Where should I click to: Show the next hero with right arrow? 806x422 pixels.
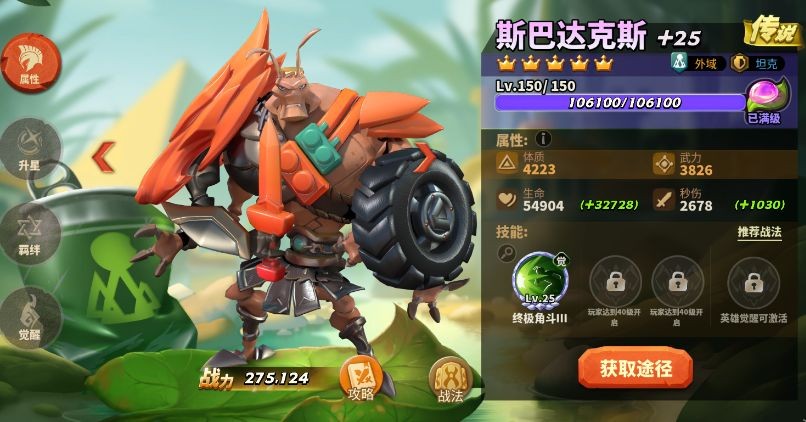426,157
